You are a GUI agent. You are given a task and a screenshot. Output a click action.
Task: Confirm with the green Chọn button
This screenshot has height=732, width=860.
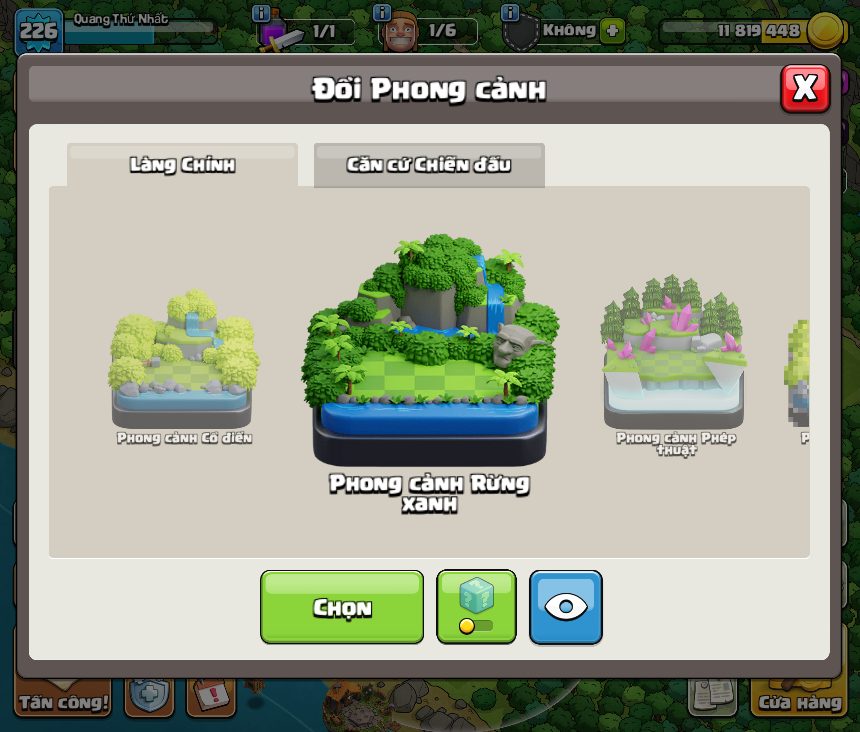tap(342, 607)
